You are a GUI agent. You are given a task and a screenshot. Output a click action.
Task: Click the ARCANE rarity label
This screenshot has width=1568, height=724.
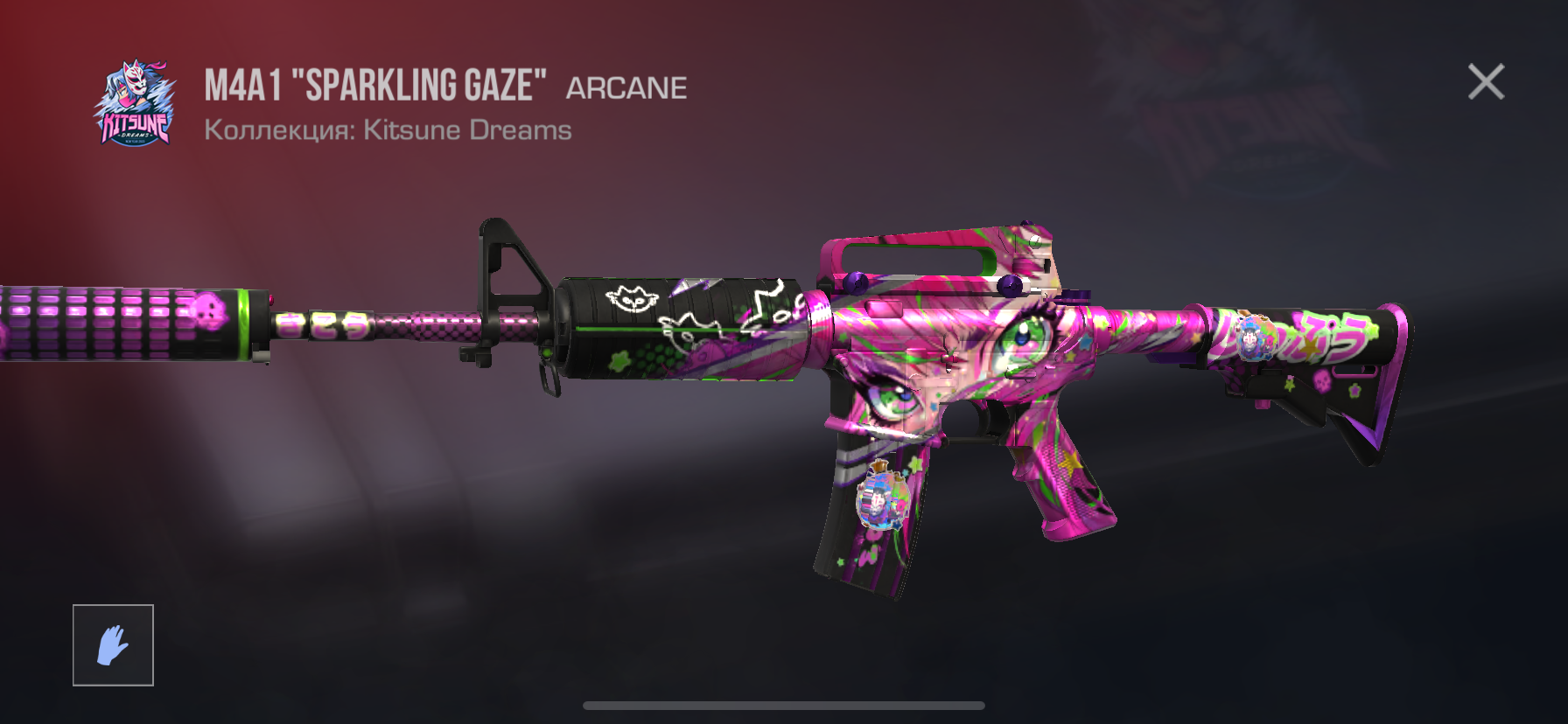tap(626, 85)
